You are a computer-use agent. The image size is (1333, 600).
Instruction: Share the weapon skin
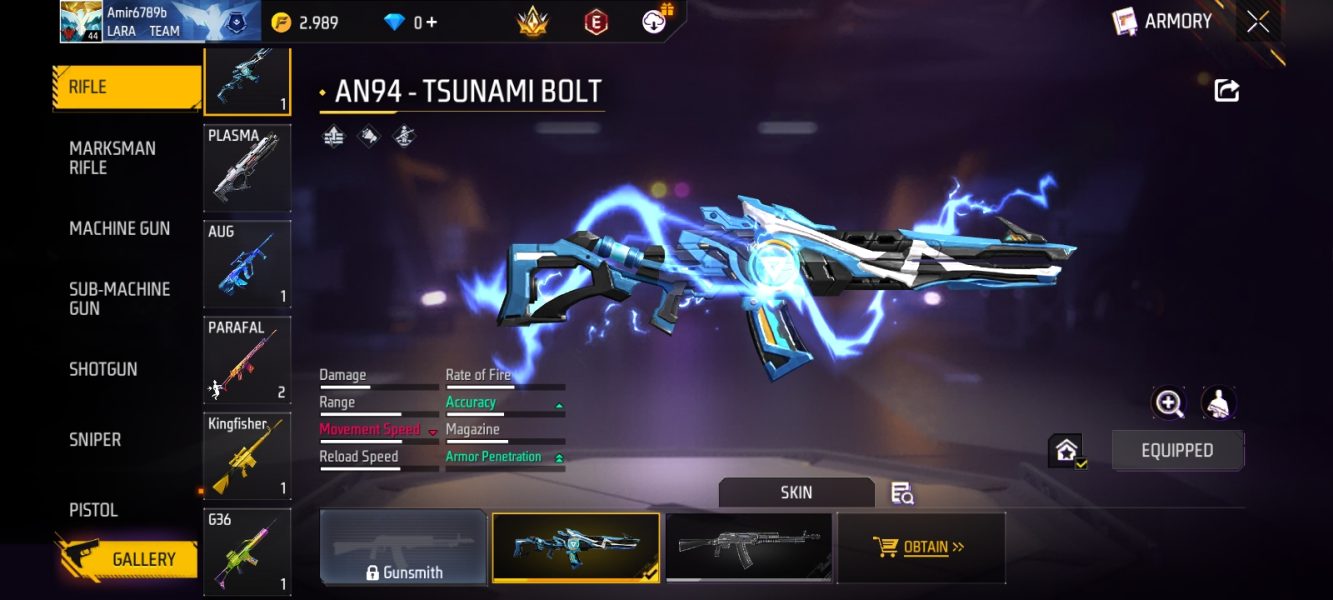1227,91
